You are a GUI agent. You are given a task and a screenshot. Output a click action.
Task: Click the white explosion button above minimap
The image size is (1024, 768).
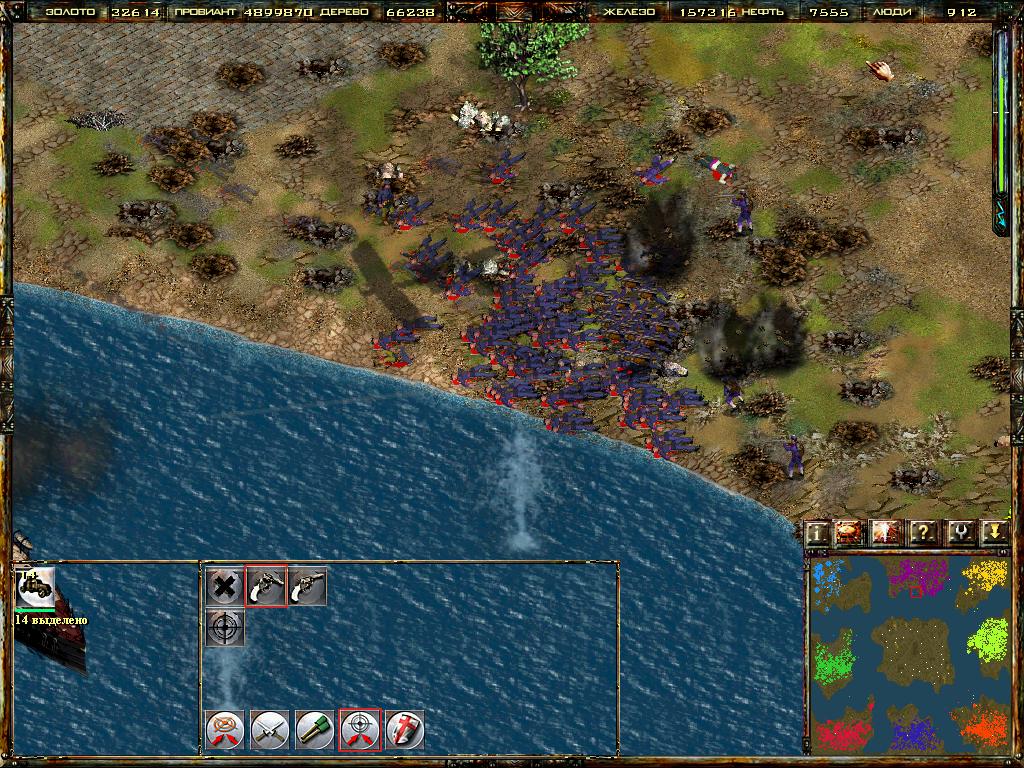(886, 532)
